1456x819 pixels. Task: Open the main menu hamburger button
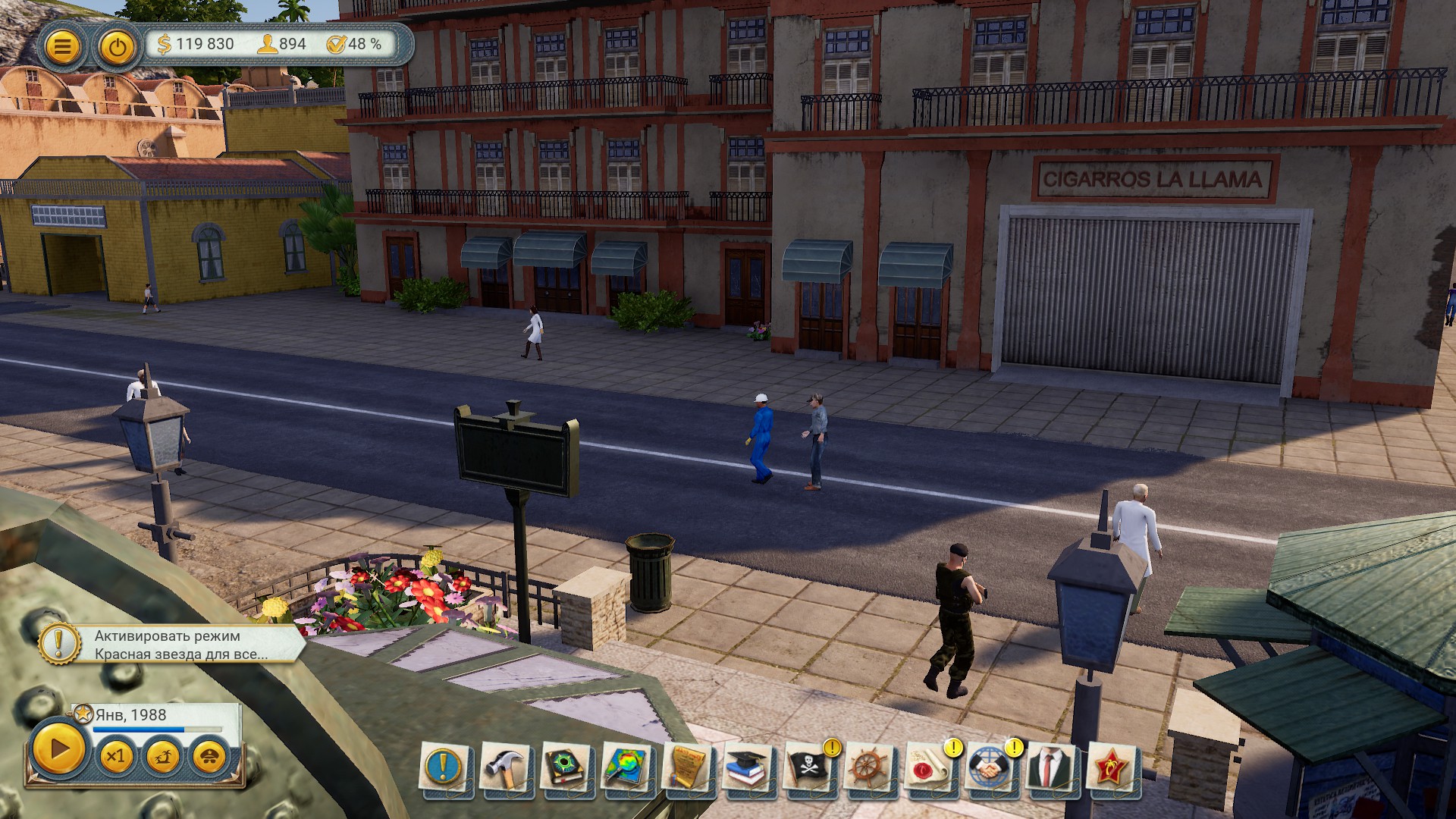tap(62, 47)
